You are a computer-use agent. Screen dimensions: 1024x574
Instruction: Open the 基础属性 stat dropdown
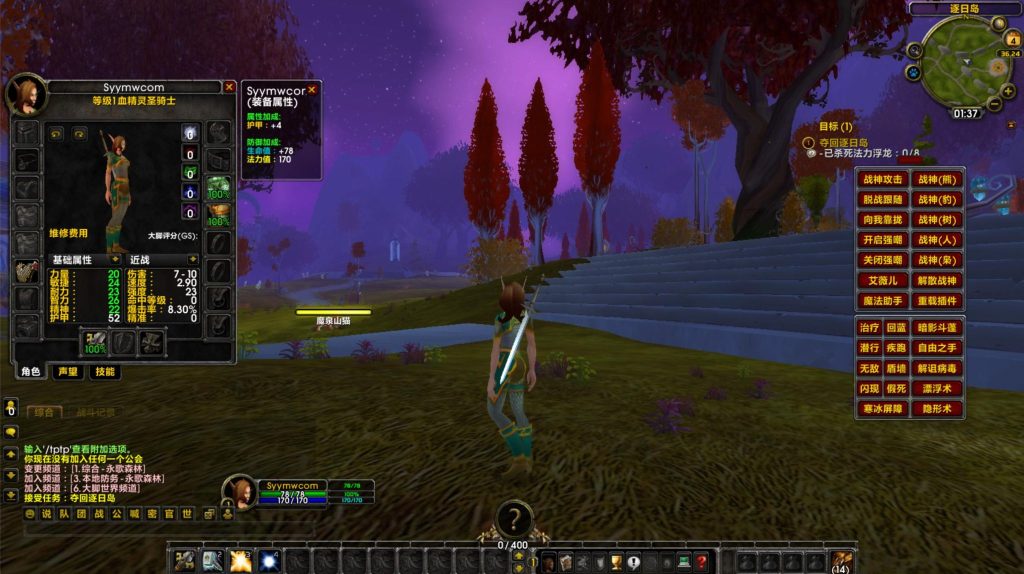(x=115, y=259)
